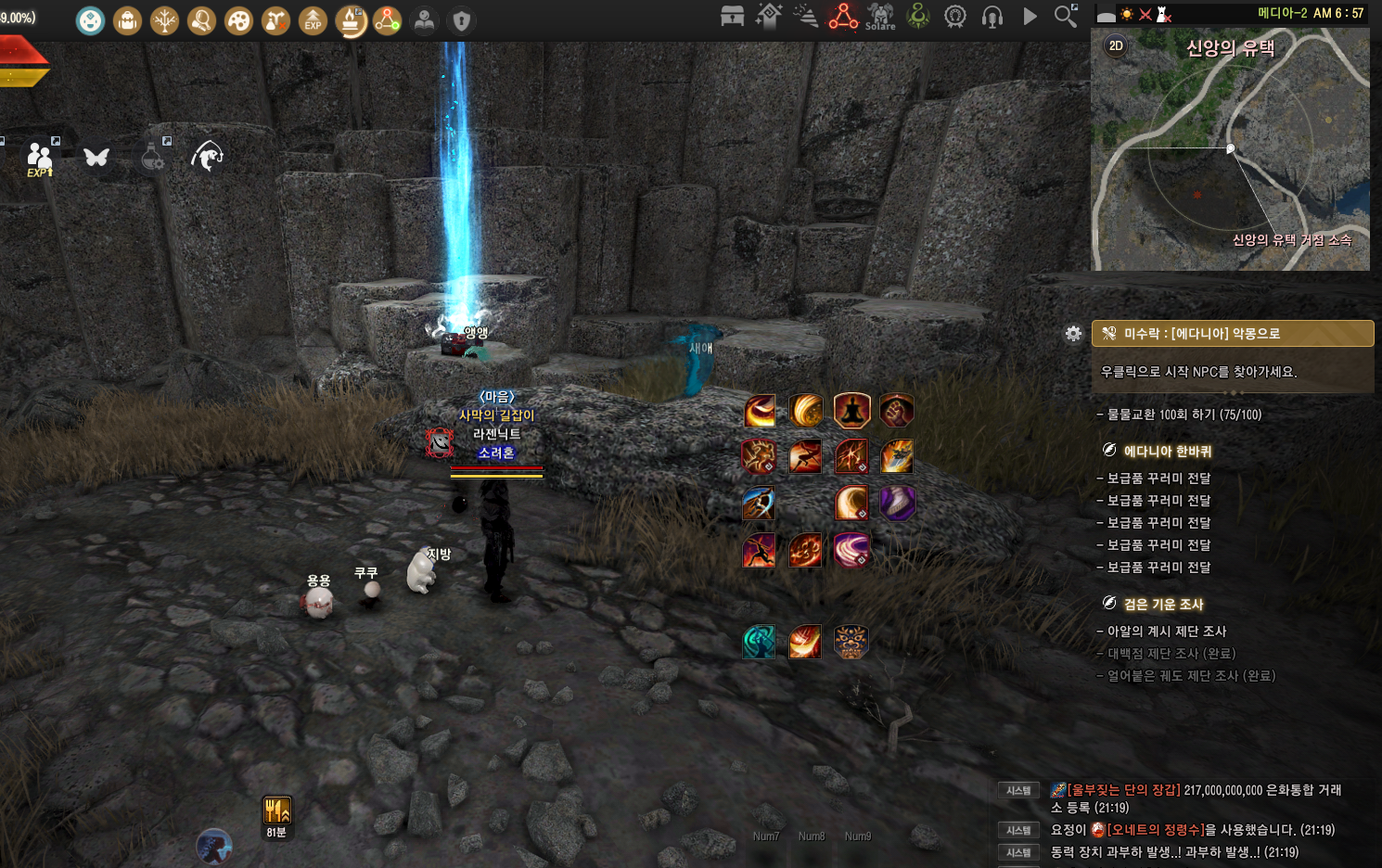Activate the purple foot stomp skill

coord(897,503)
